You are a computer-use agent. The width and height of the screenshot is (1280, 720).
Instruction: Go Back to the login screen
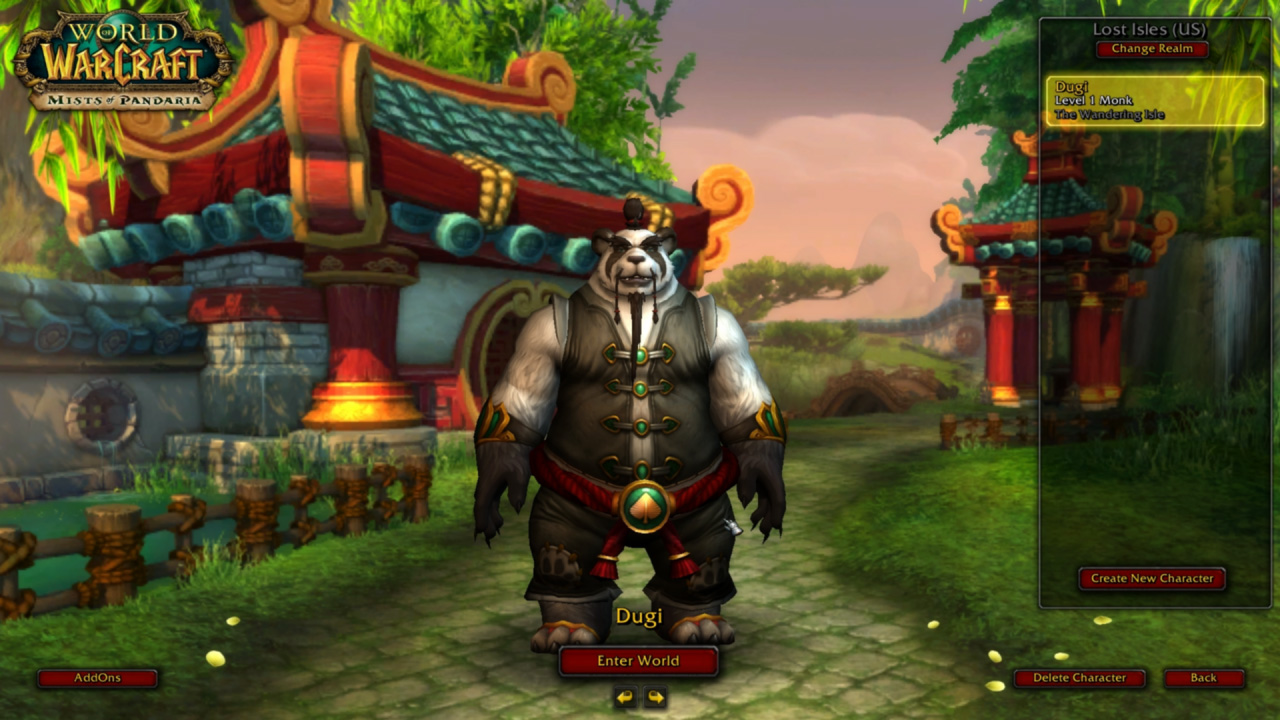1203,678
